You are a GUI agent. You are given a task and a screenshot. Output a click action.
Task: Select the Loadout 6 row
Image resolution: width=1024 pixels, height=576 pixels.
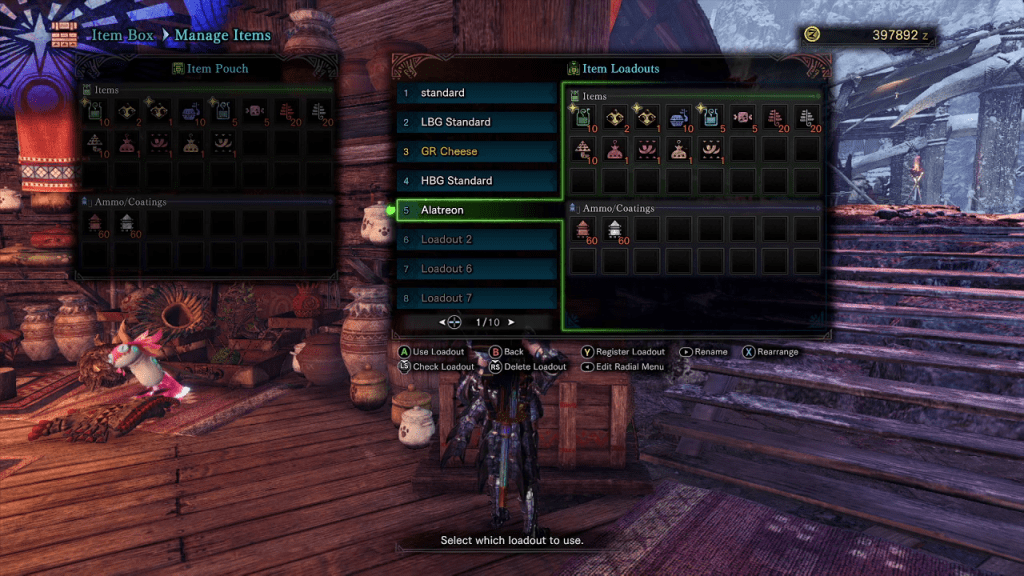(x=476, y=269)
